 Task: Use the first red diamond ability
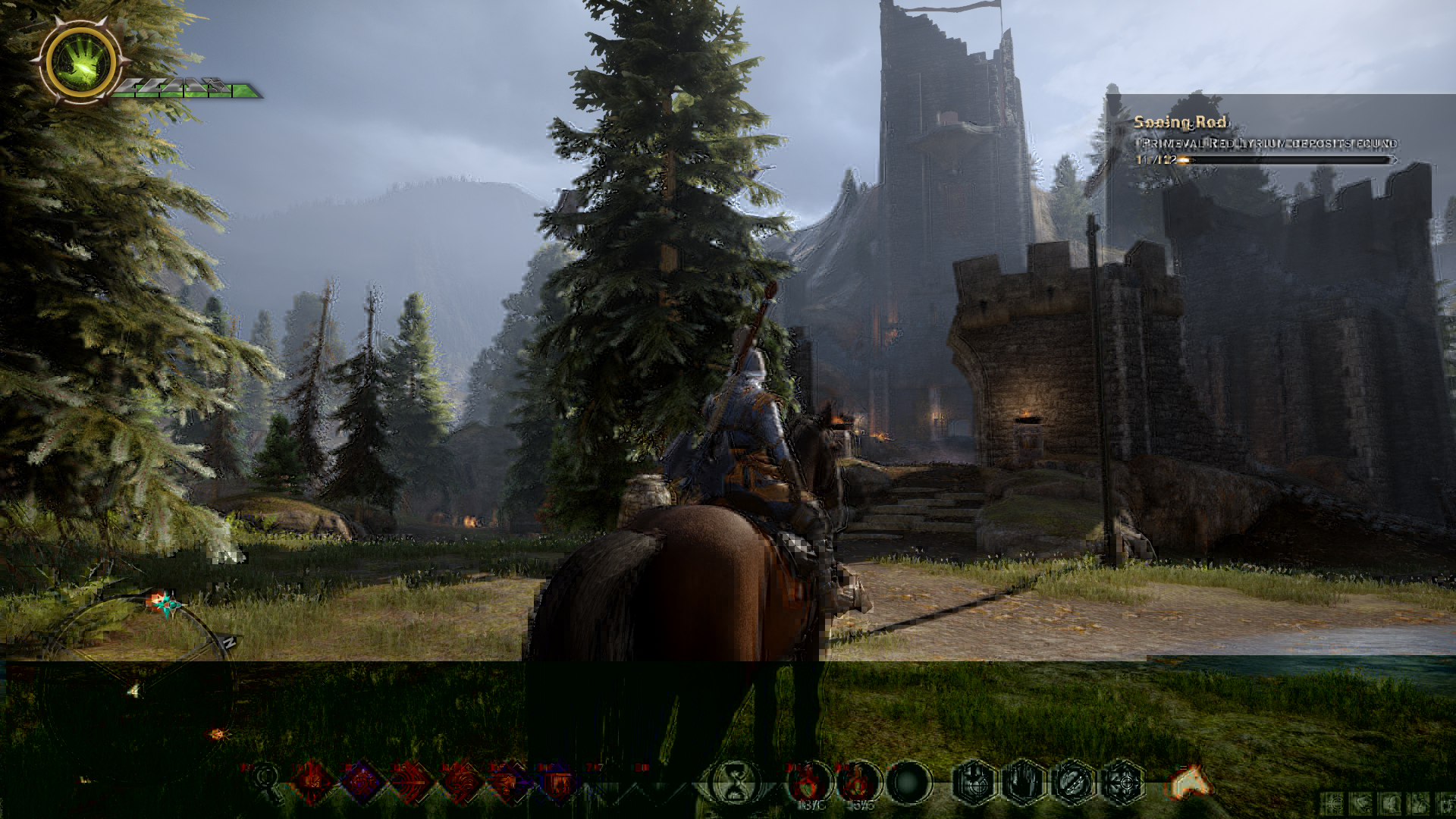(x=312, y=781)
